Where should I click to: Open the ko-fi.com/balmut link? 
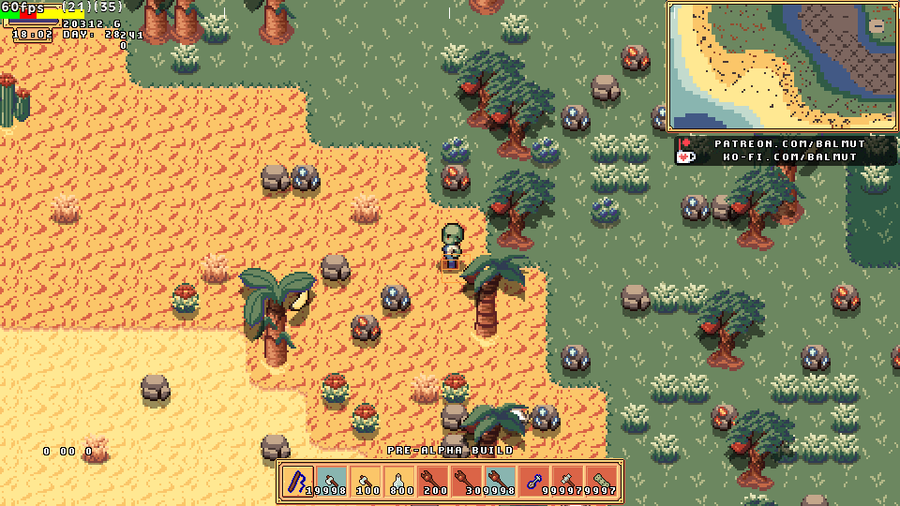pos(791,158)
